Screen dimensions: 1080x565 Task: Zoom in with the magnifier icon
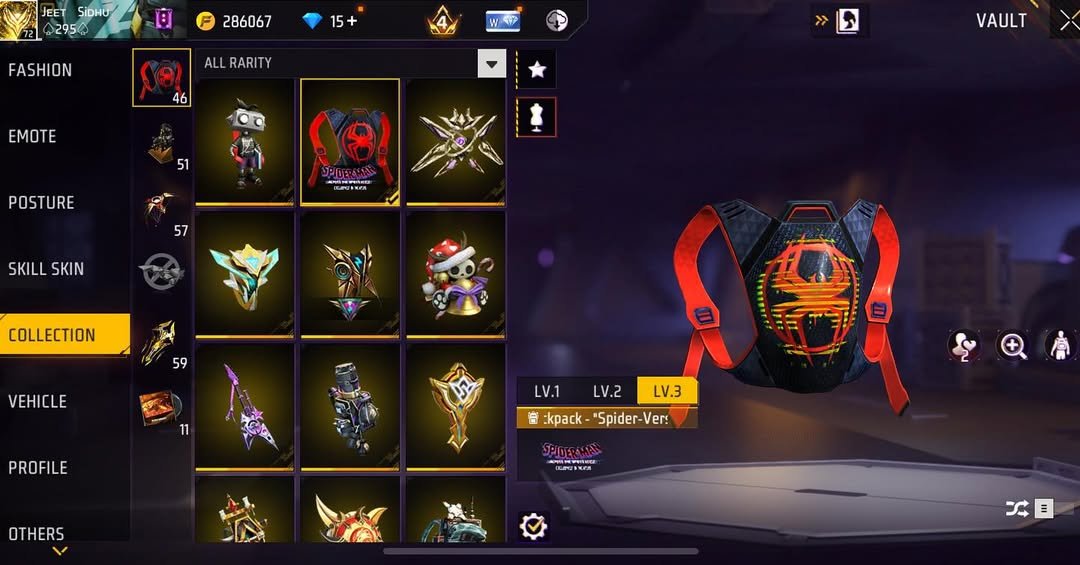click(1013, 346)
